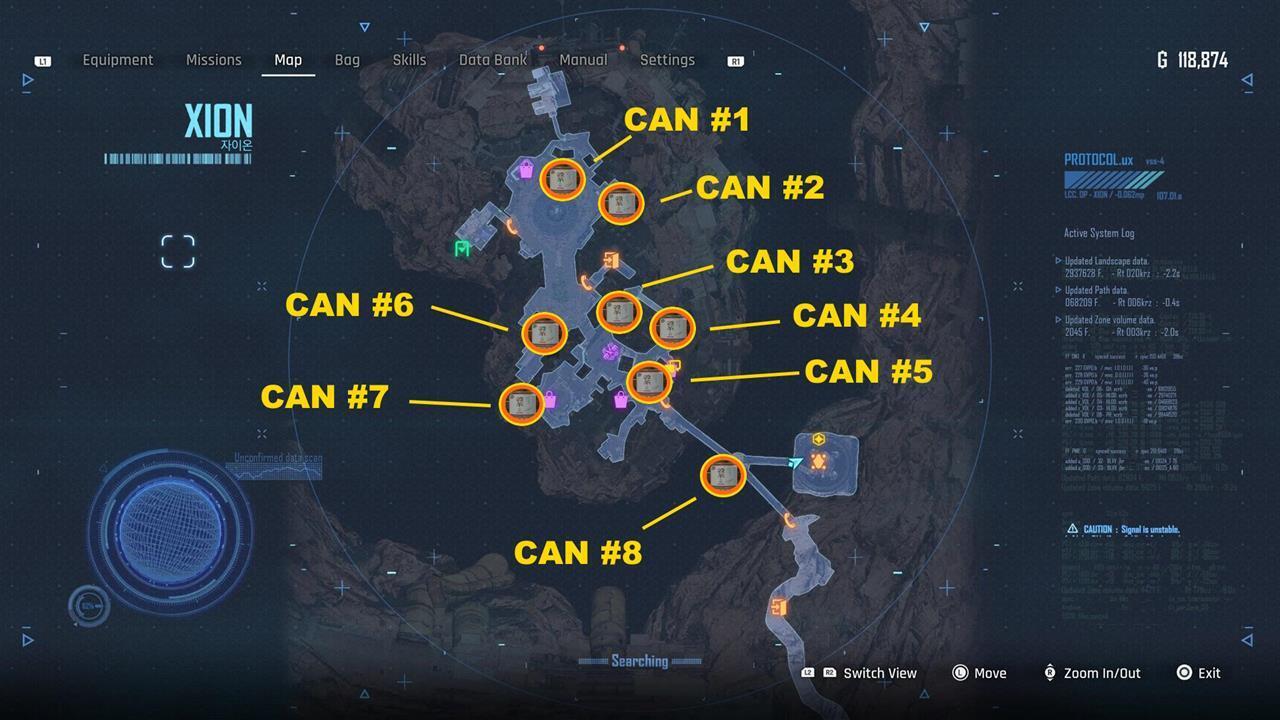
Task: Select the Can #8 map marker
Action: 723,476
